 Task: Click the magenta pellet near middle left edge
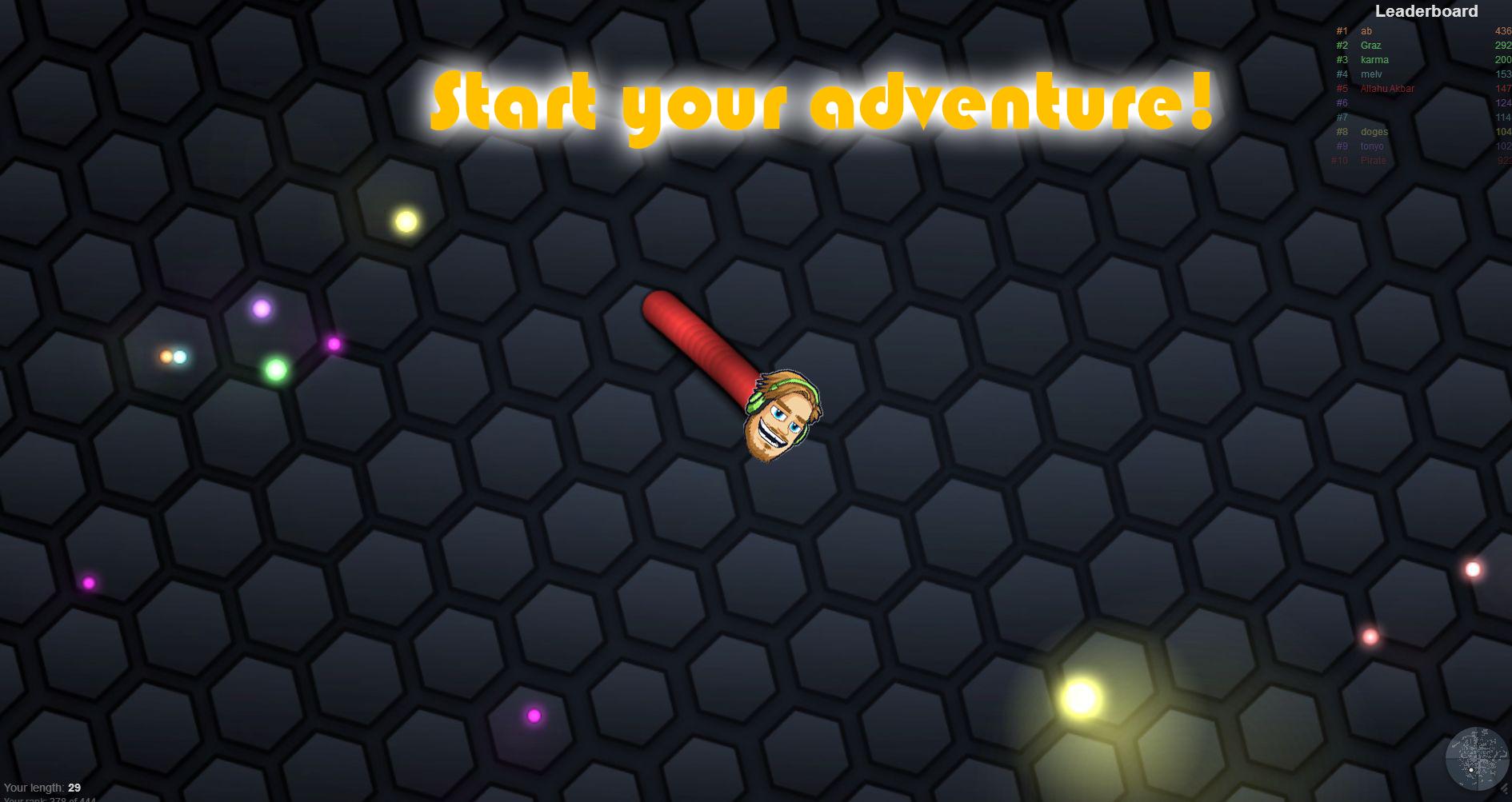click(88, 585)
